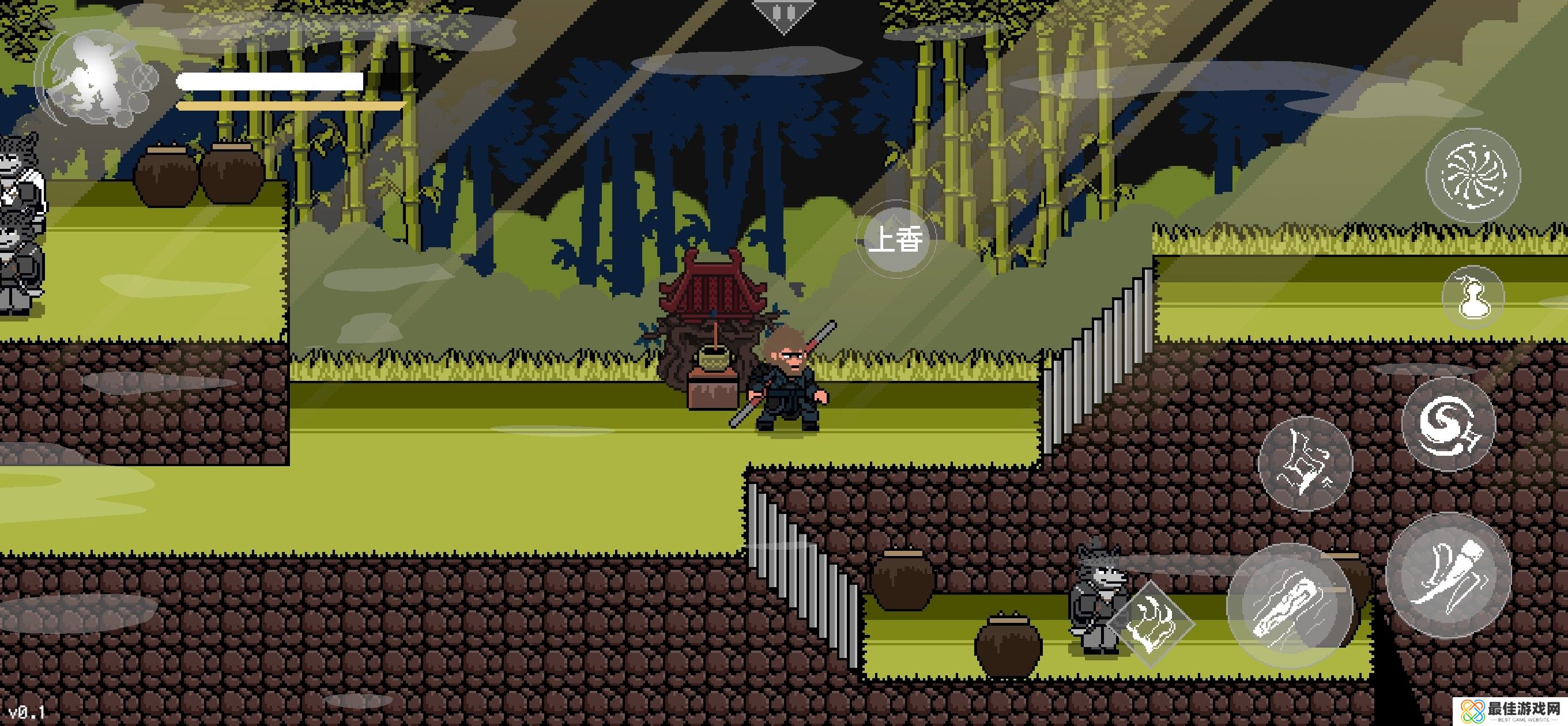The height and width of the screenshot is (726, 1568).
Task: Activate the spinning pinwheel skill
Action: (x=1473, y=175)
